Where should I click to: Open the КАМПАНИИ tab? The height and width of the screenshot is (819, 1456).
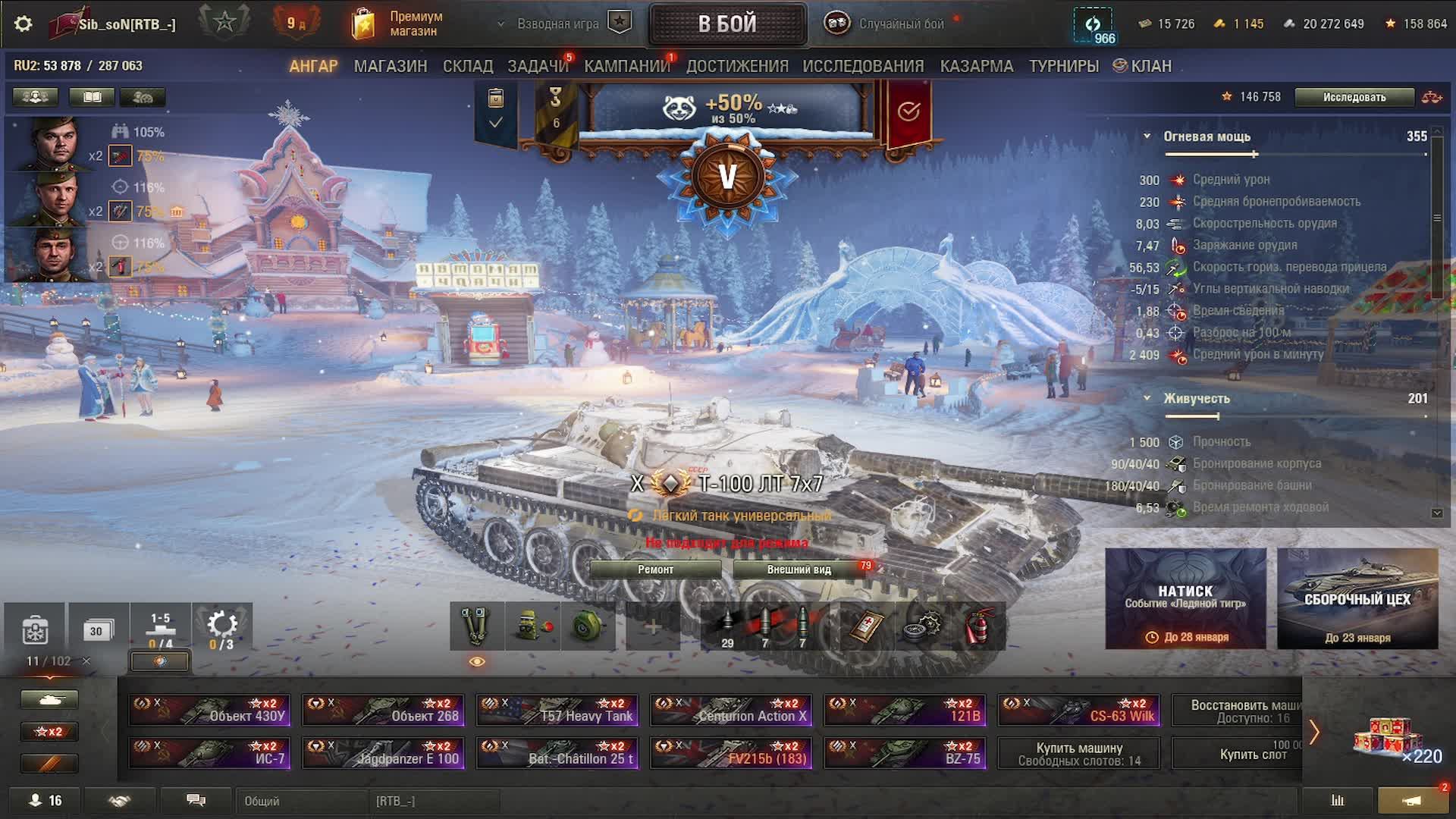point(627,67)
